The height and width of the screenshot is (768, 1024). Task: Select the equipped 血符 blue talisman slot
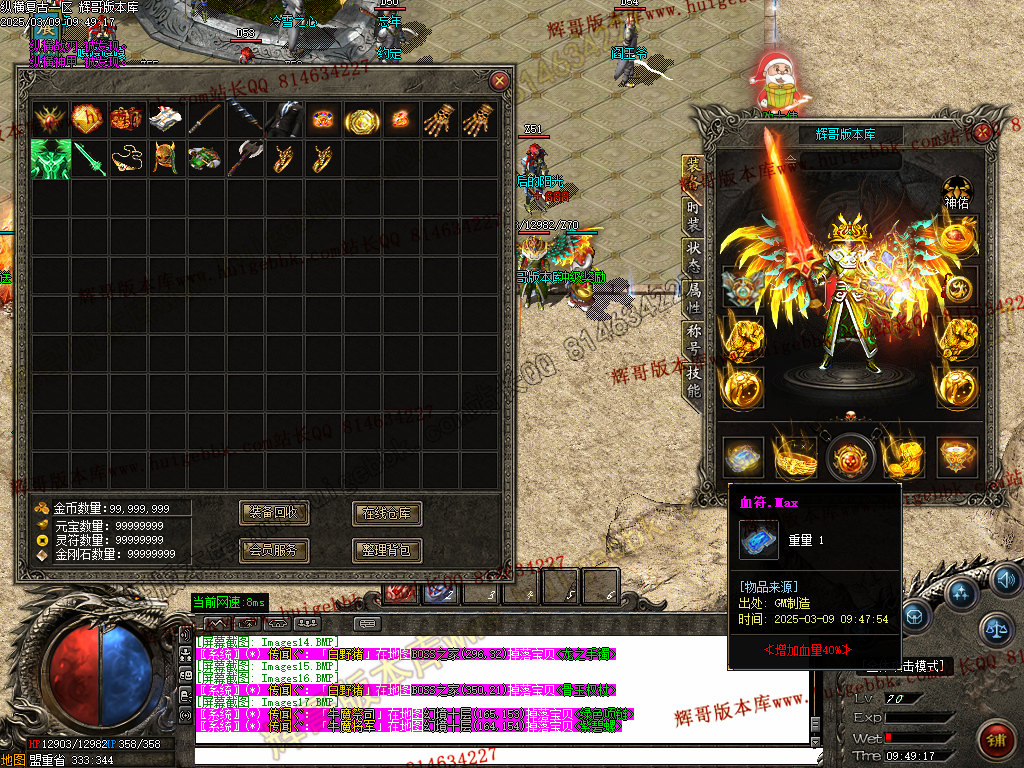point(742,456)
